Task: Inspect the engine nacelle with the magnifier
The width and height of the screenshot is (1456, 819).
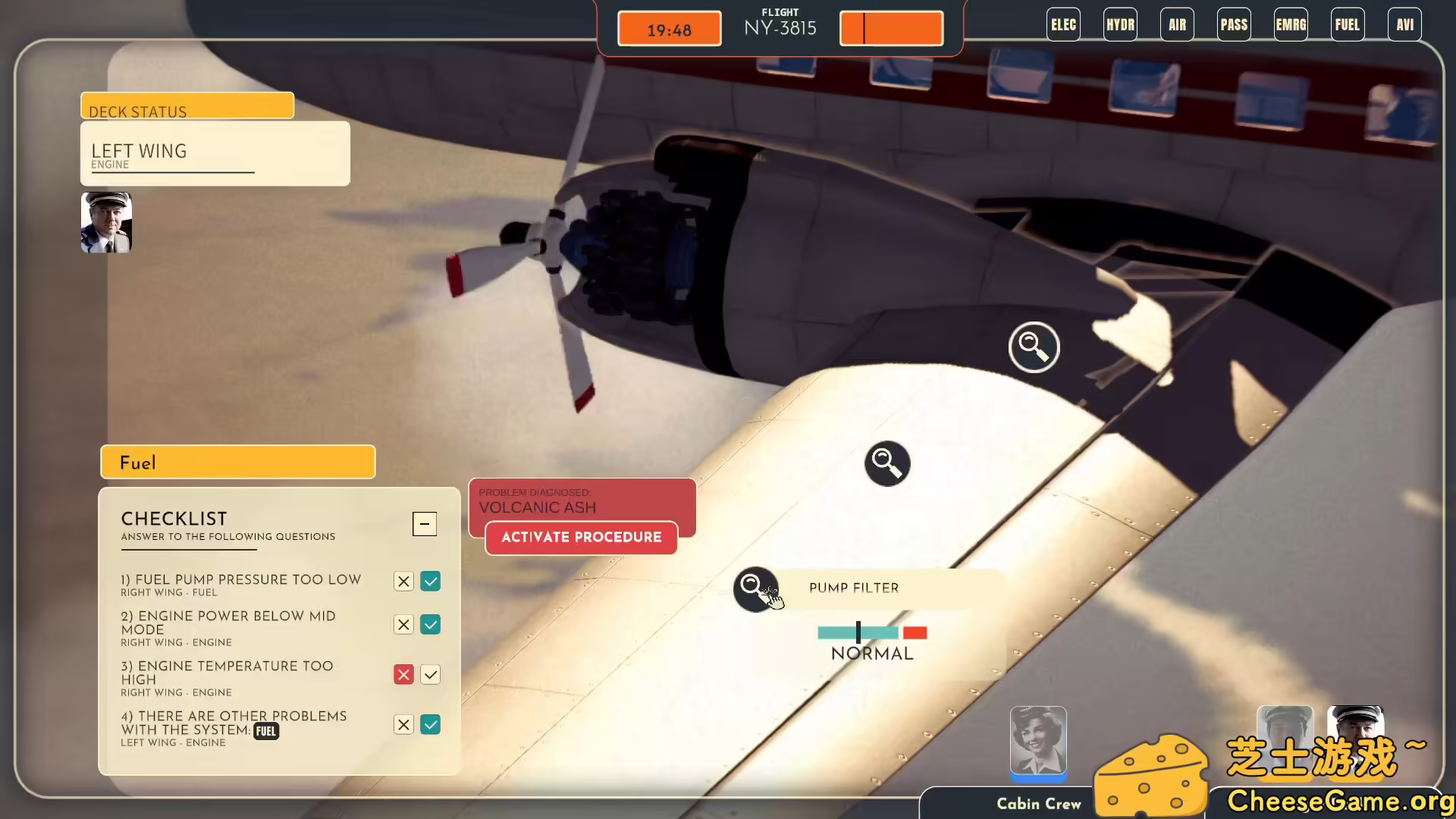Action: point(1034,347)
